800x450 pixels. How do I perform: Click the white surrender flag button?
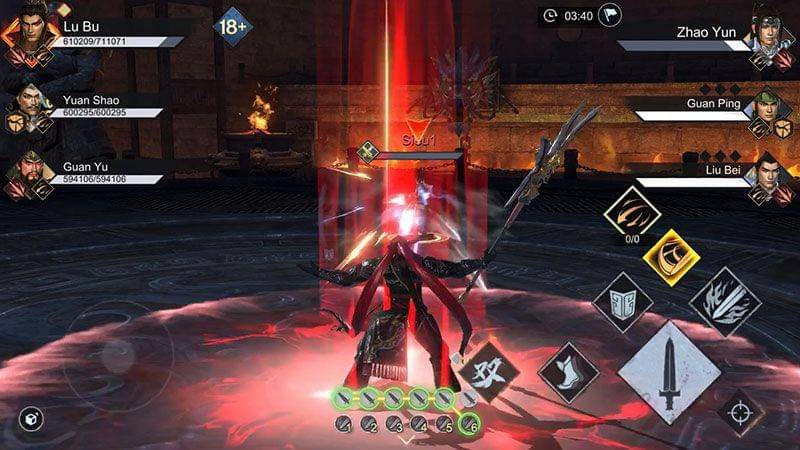pos(609,15)
